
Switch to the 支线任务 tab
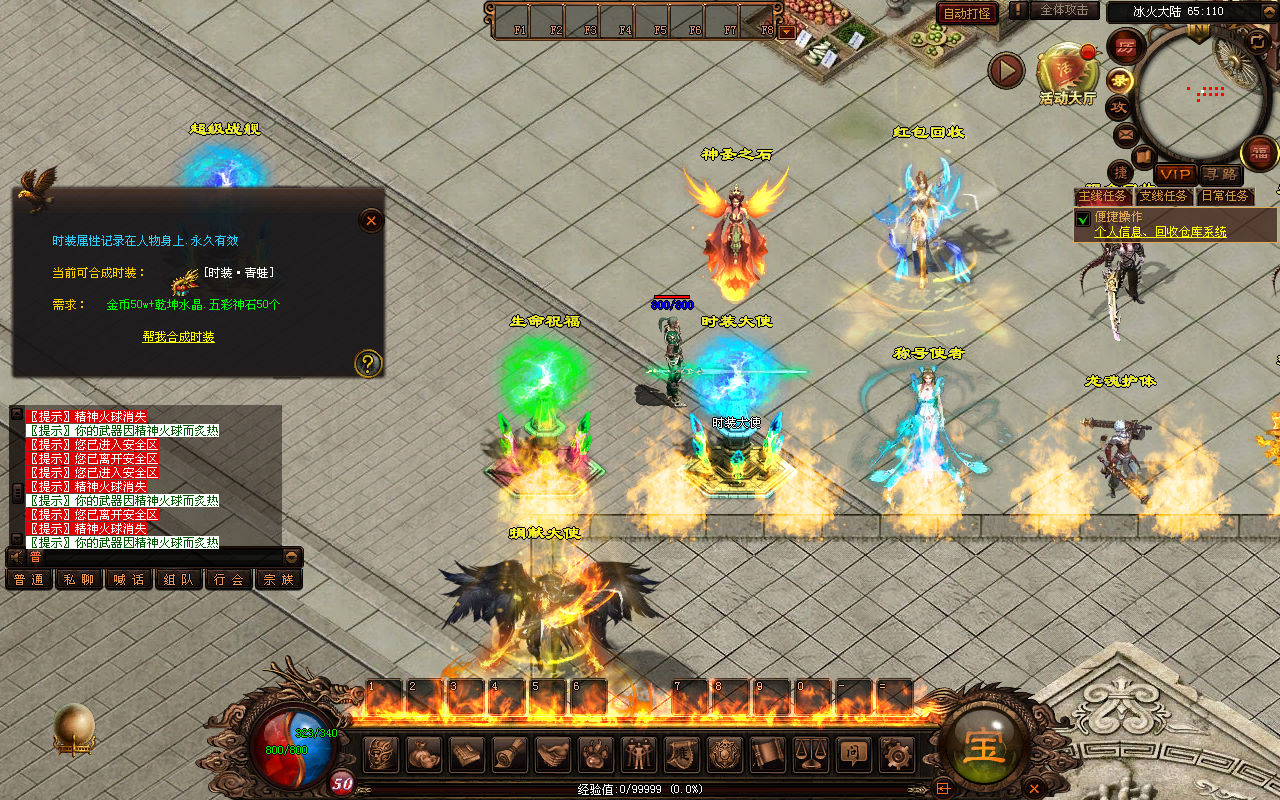[x=1163, y=196]
